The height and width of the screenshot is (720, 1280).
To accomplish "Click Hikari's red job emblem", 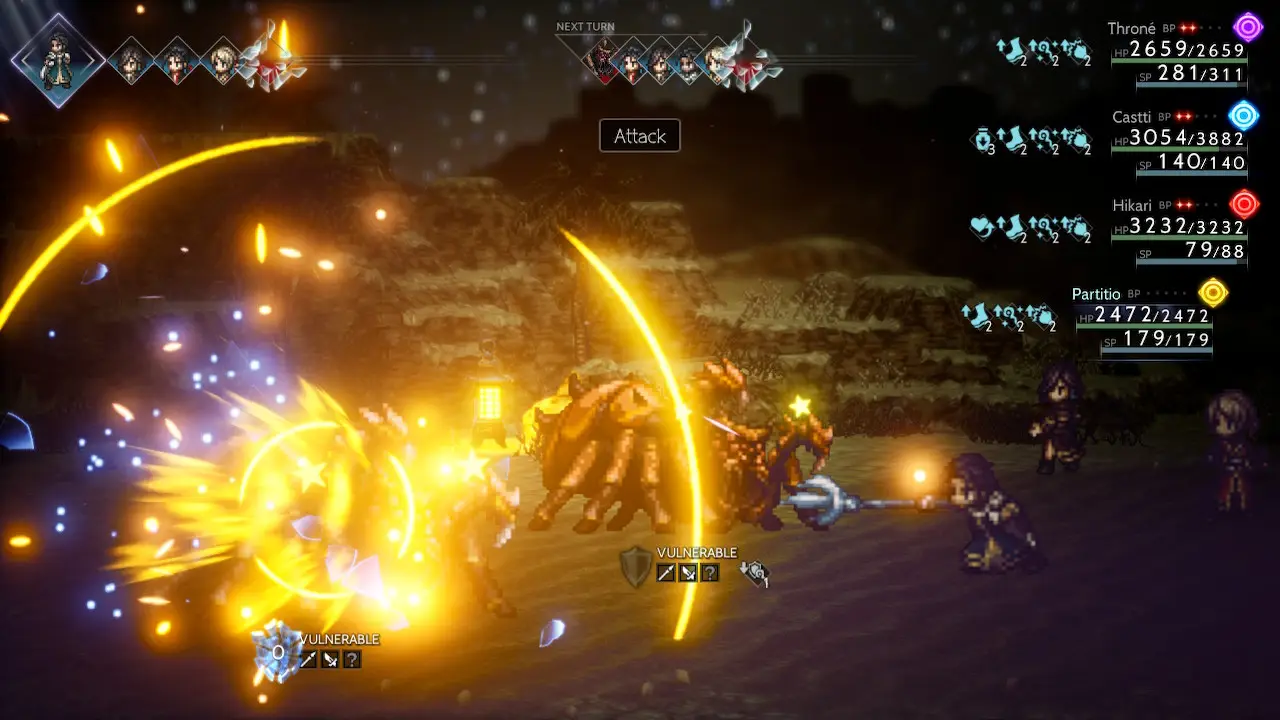I will coord(1244,204).
